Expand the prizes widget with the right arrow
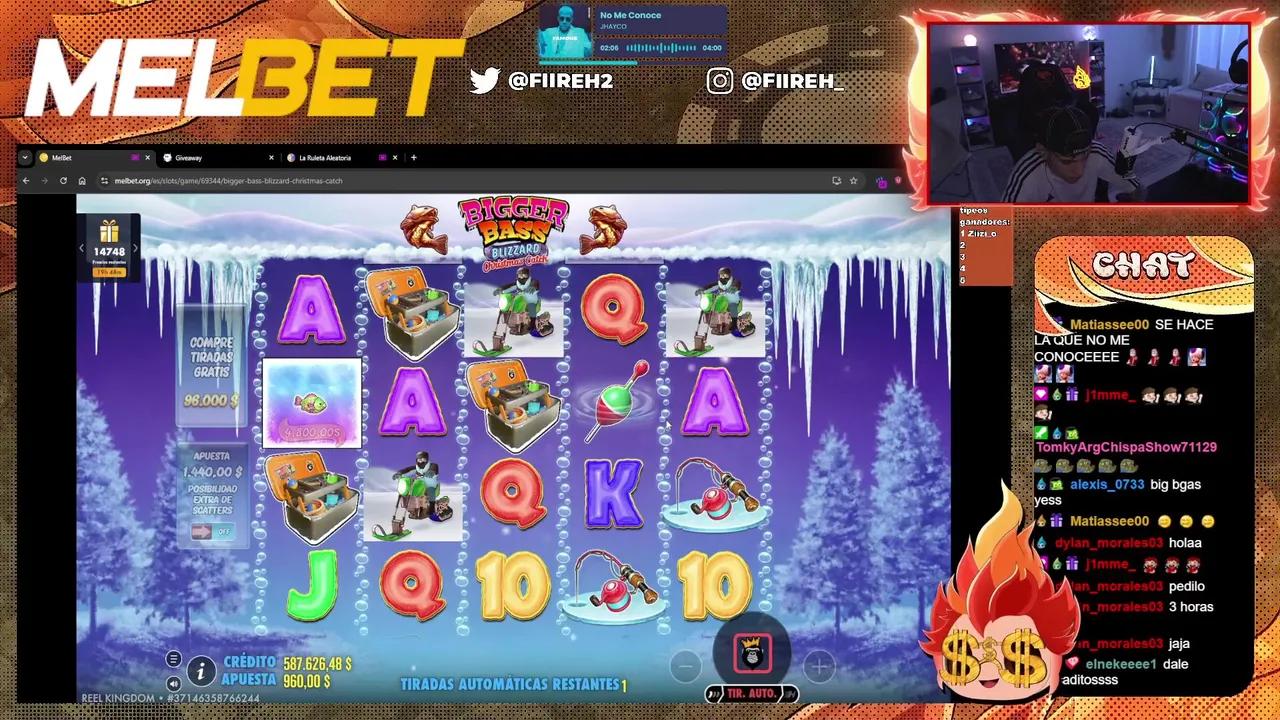1280x720 pixels. (135, 248)
